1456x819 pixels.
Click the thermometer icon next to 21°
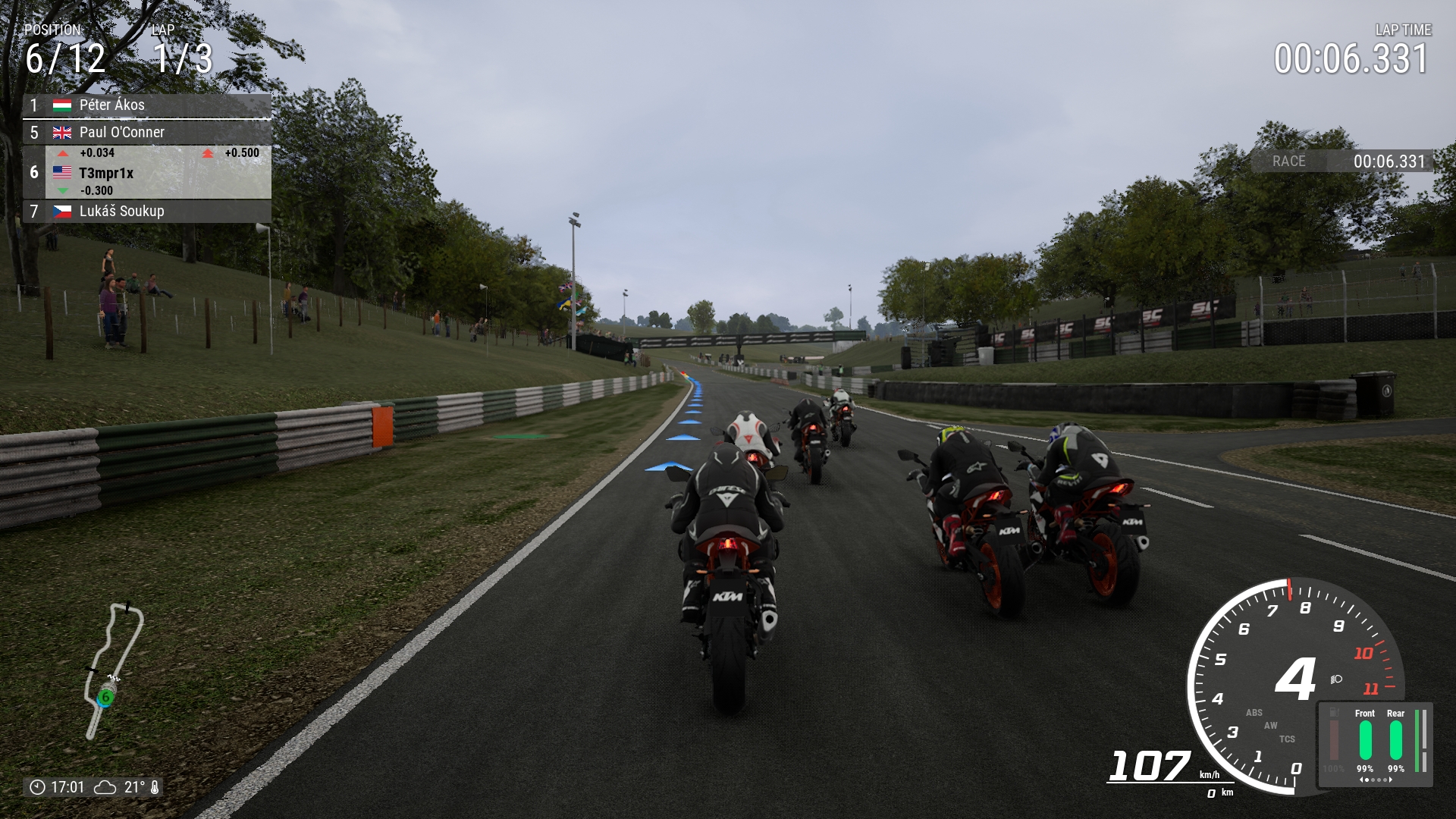(x=155, y=787)
